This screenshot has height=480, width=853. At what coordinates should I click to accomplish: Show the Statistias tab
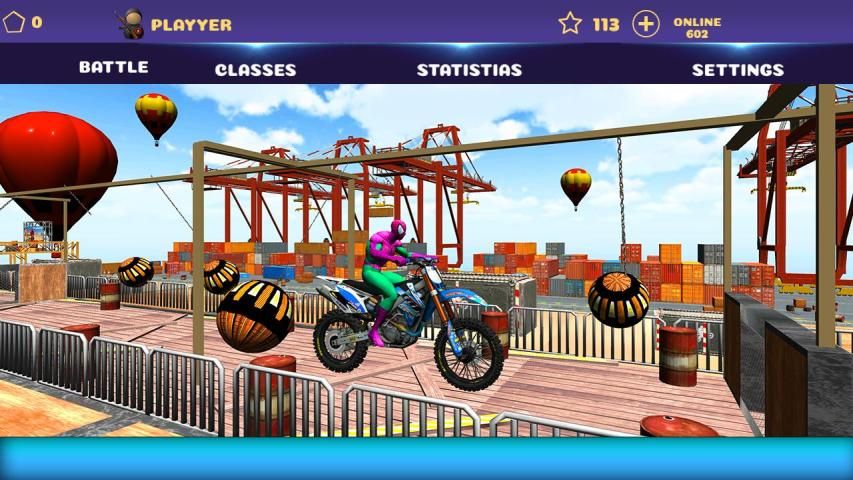469,70
